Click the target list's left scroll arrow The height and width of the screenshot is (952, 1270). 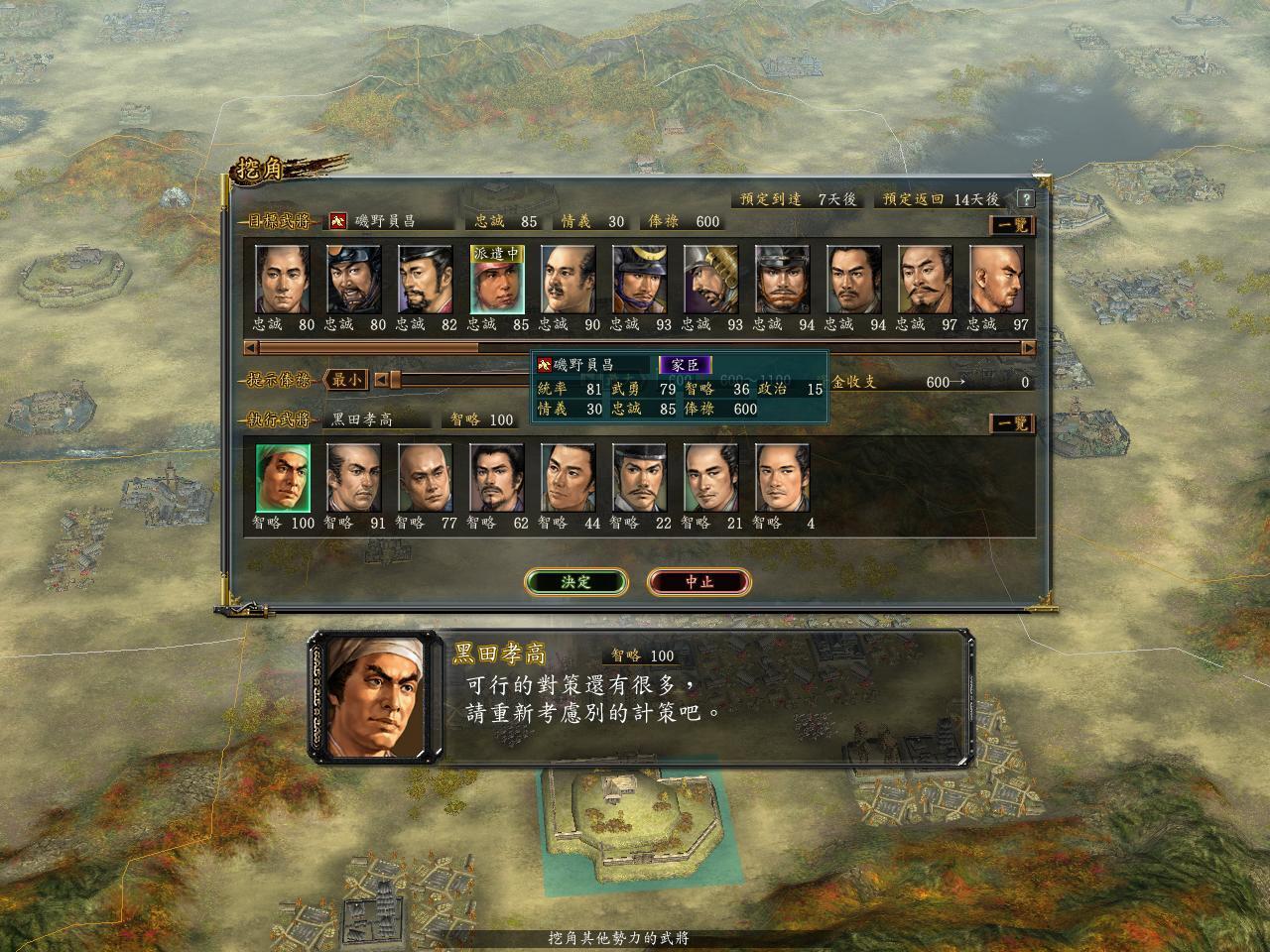pyautogui.click(x=252, y=348)
